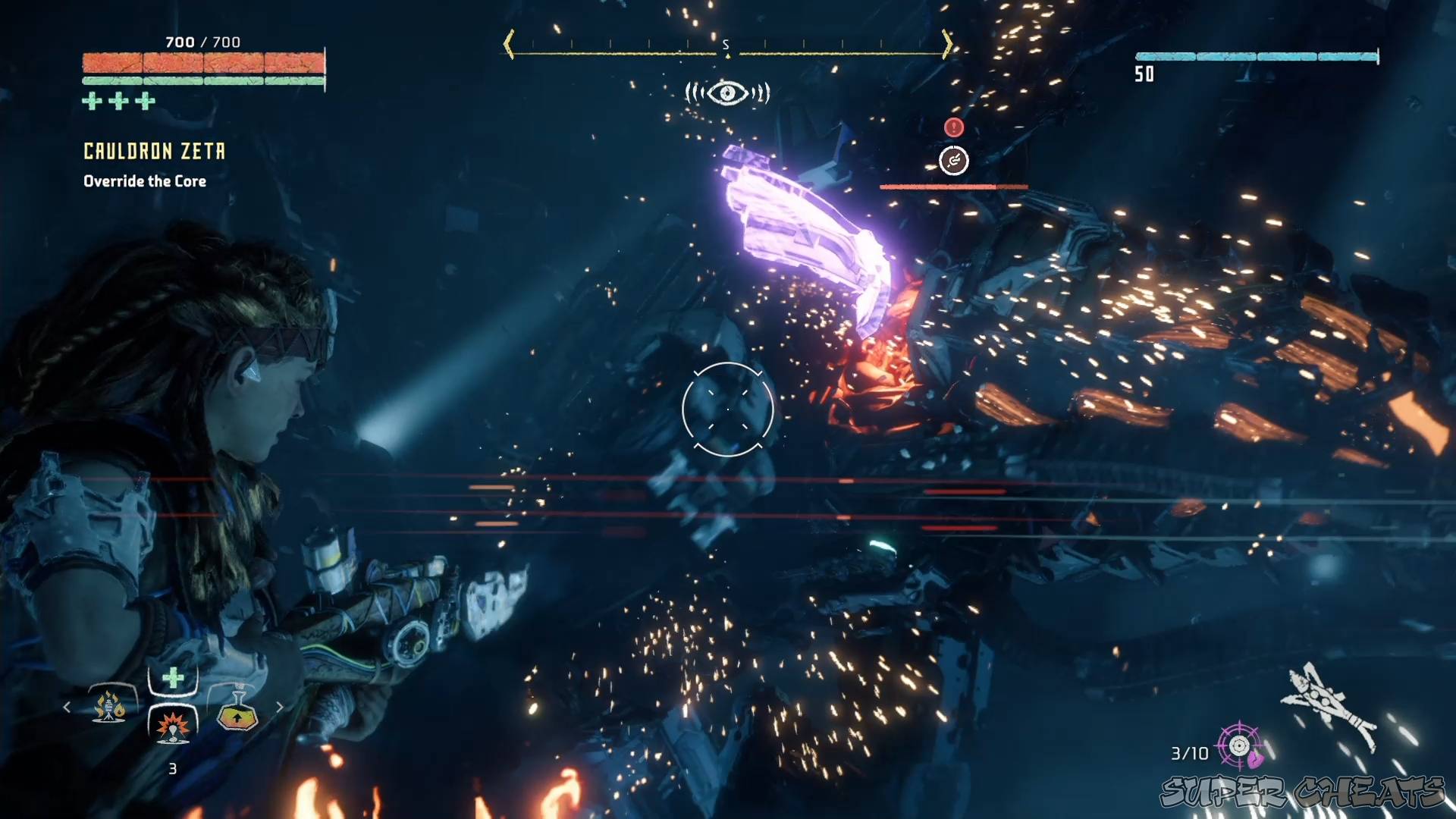Click the left compass chevron bracket
Image resolution: width=1456 pixels, height=819 pixels.
pyautogui.click(x=507, y=44)
